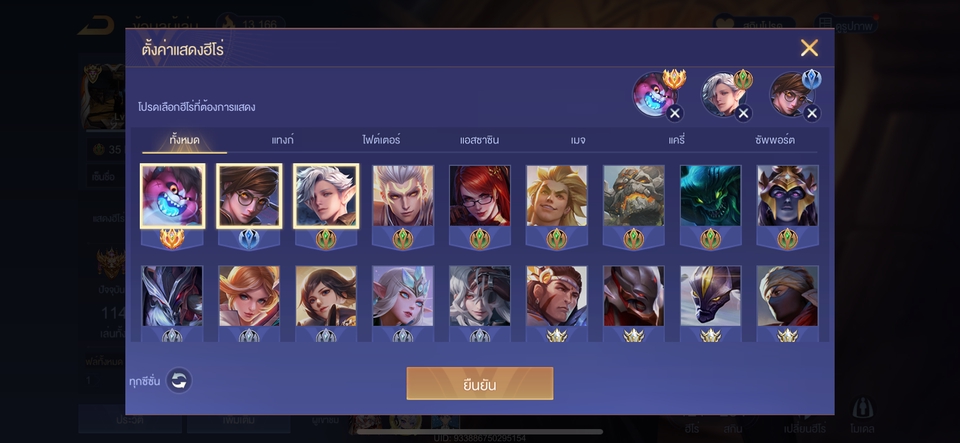Screen dimensions: 960x443
Task: Select the blond spiky-haired grinning hero
Action: tap(556, 196)
